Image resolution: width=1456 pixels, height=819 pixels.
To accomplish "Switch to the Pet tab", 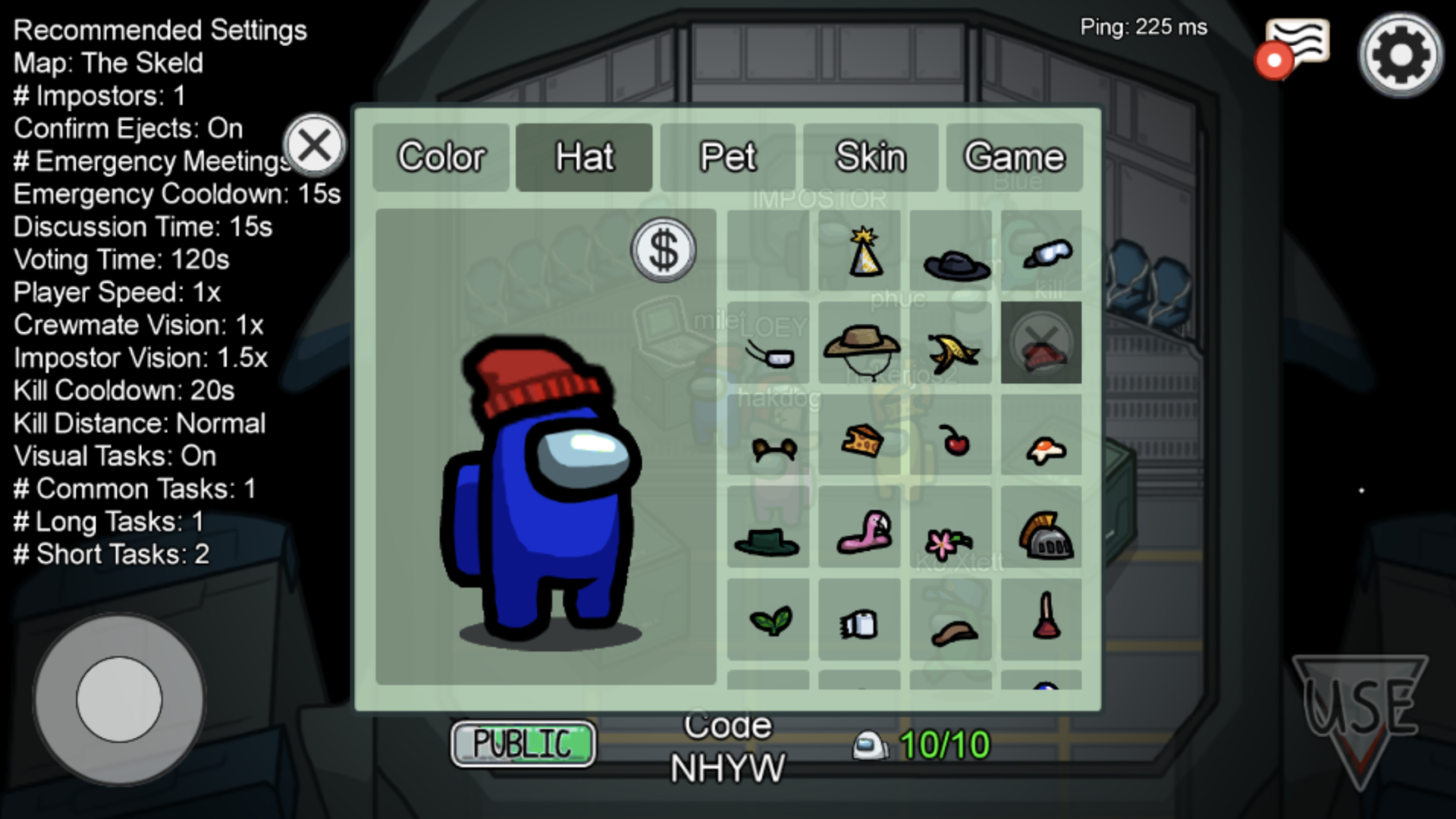I will tap(727, 158).
